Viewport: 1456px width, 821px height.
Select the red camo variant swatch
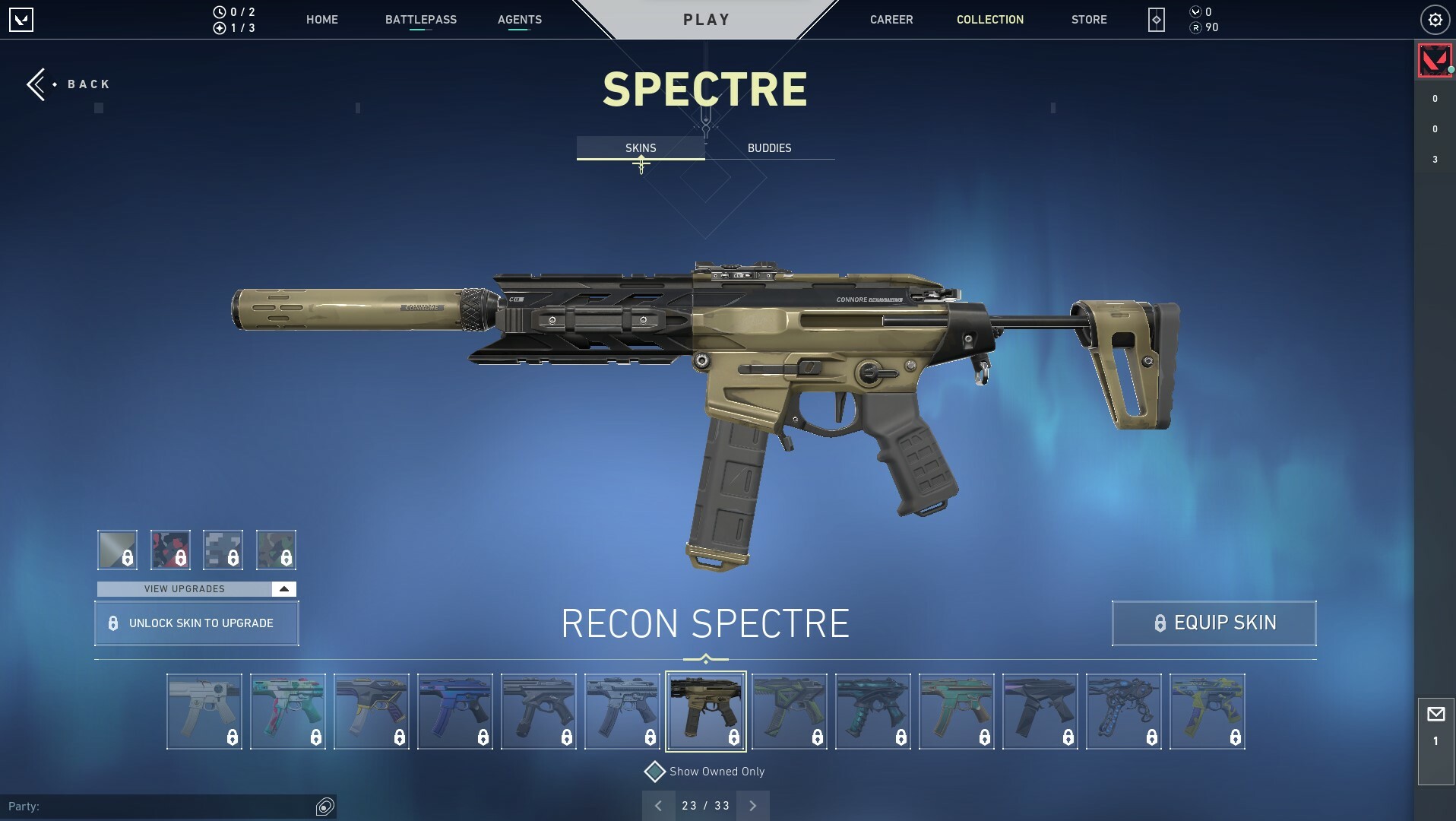click(170, 550)
